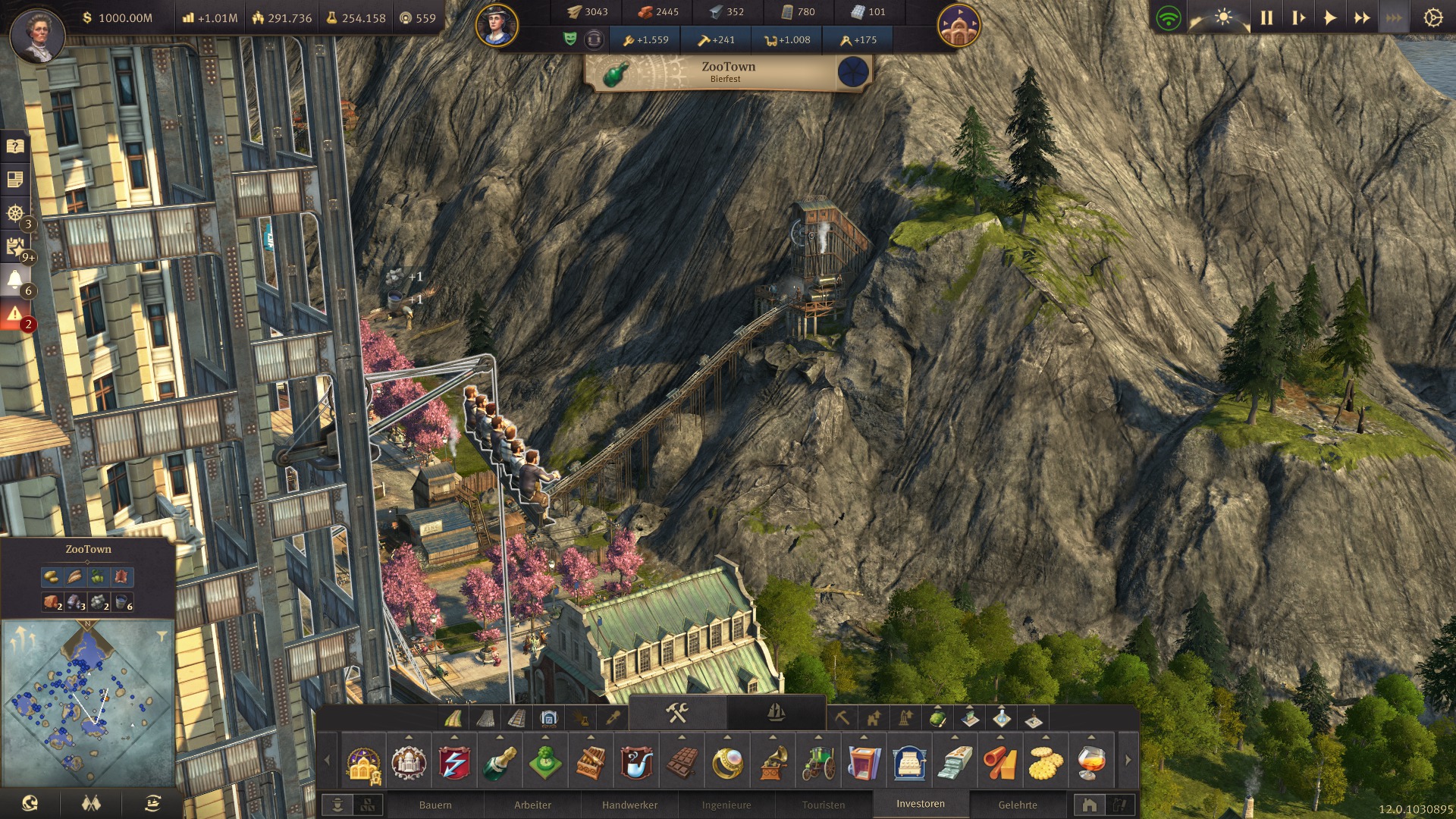Open the red warning alerts
Screen dimensions: 1456x819
[x=15, y=315]
